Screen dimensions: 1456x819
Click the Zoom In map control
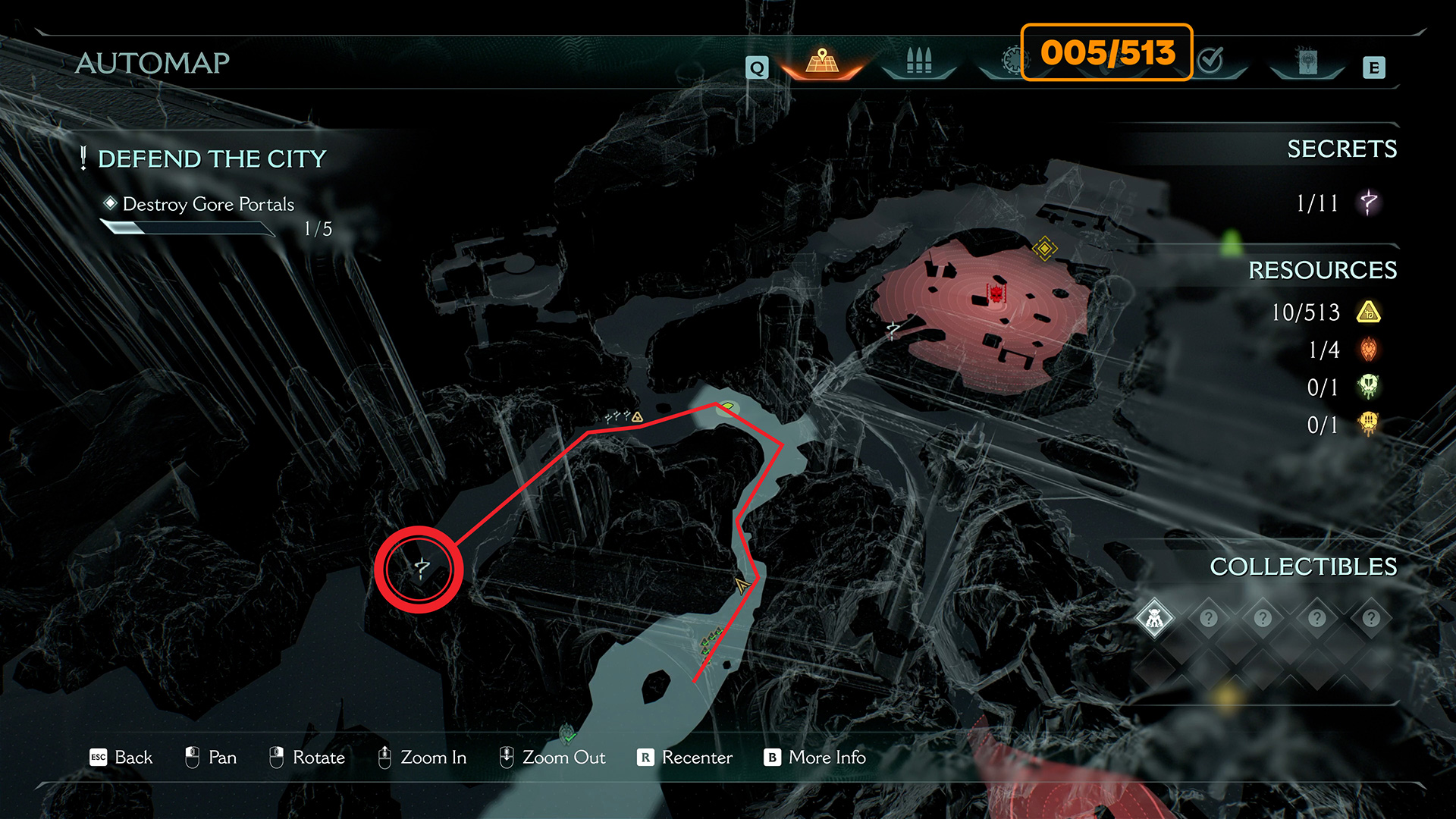point(422,758)
